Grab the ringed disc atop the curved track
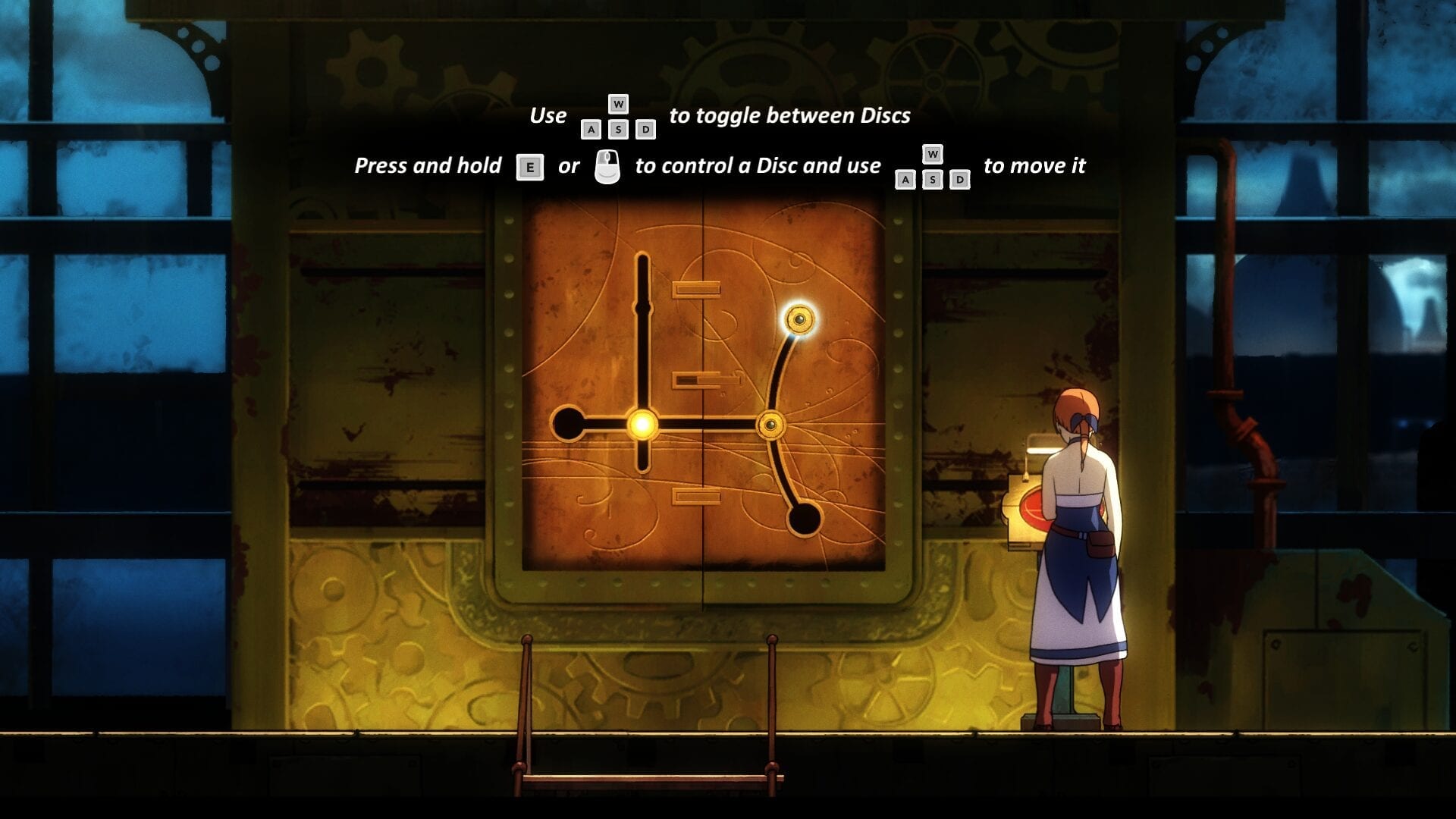This screenshot has width=1456, height=819. [x=799, y=319]
